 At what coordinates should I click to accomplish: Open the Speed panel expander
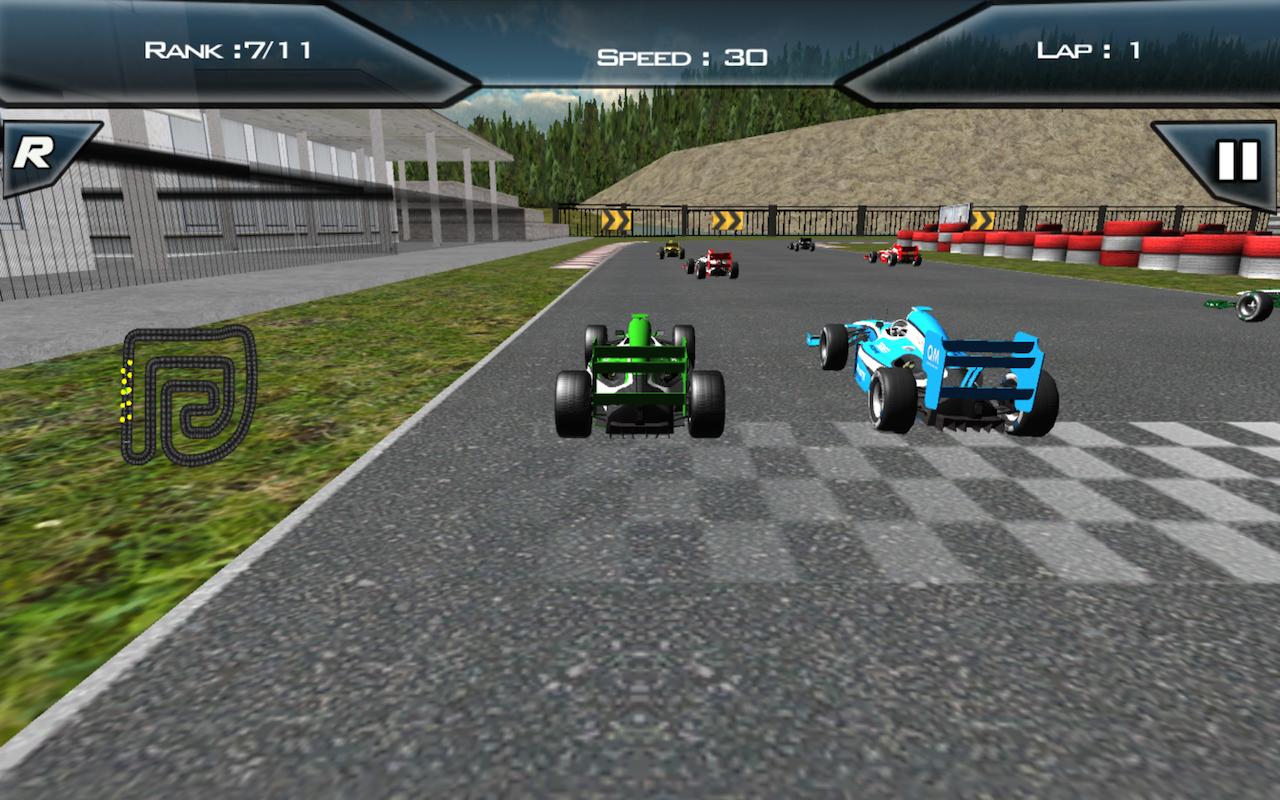pos(678,55)
